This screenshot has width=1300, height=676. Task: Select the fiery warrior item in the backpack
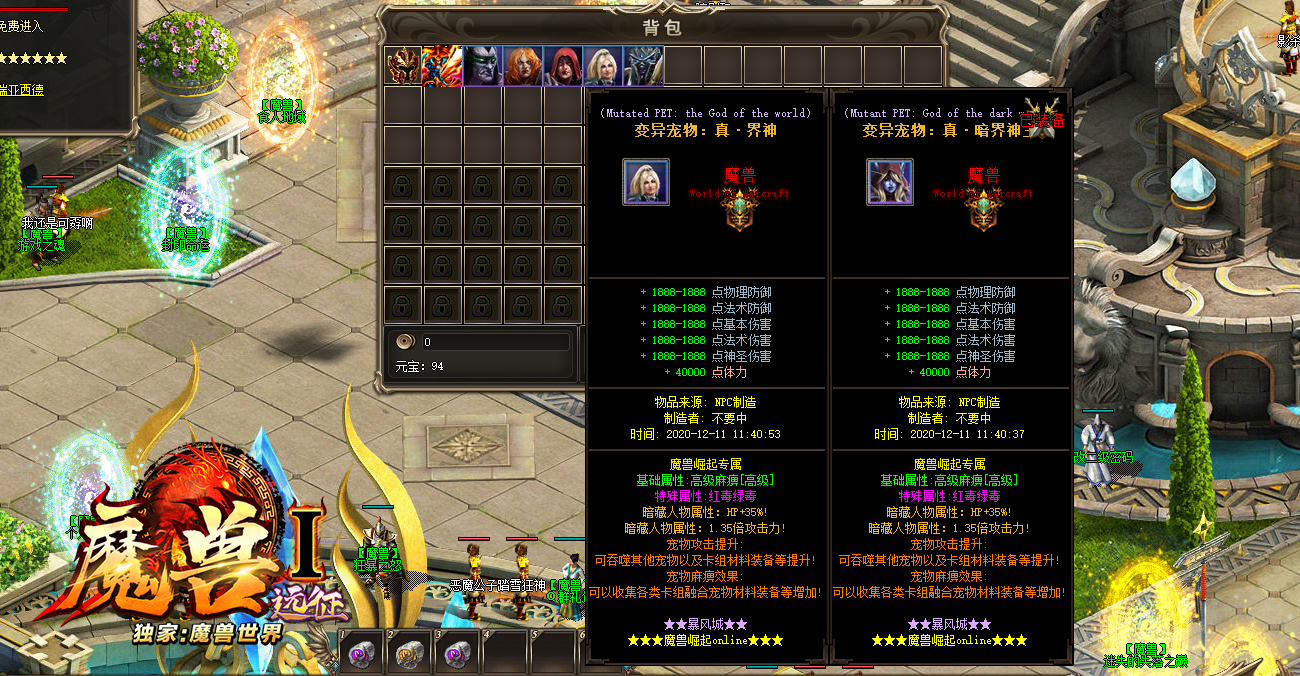[442, 66]
